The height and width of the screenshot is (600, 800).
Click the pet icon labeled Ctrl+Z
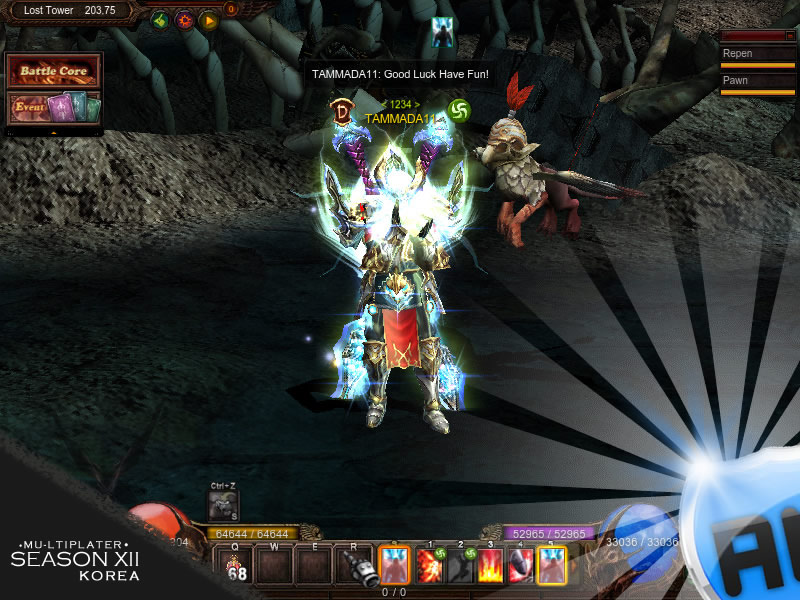[223, 506]
